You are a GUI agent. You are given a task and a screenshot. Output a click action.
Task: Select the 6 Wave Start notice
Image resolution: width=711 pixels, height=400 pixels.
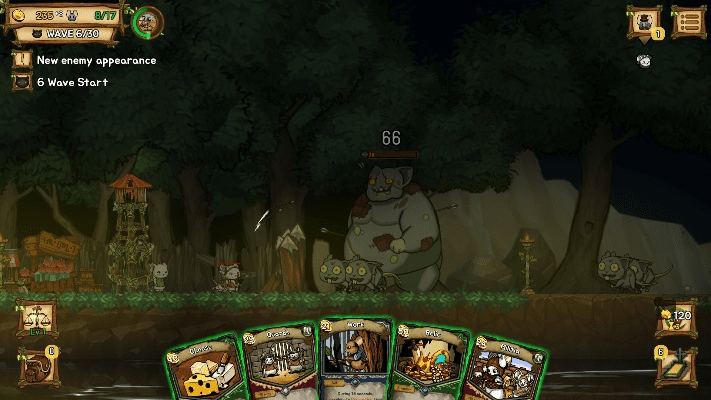click(x=70, y=81)
